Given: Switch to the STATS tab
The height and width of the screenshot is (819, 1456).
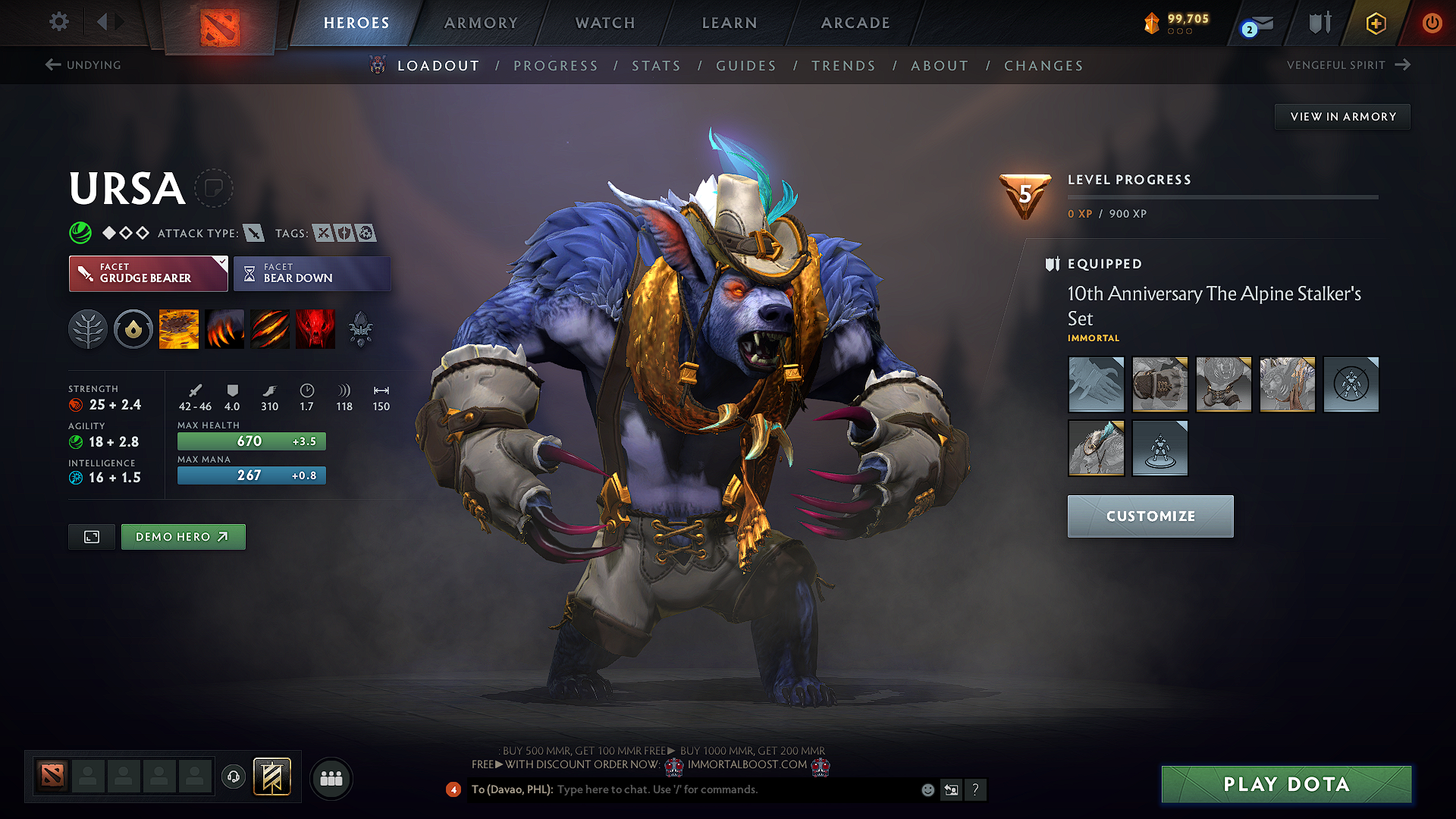Looking at the screenshot, I should coord(656,66).
